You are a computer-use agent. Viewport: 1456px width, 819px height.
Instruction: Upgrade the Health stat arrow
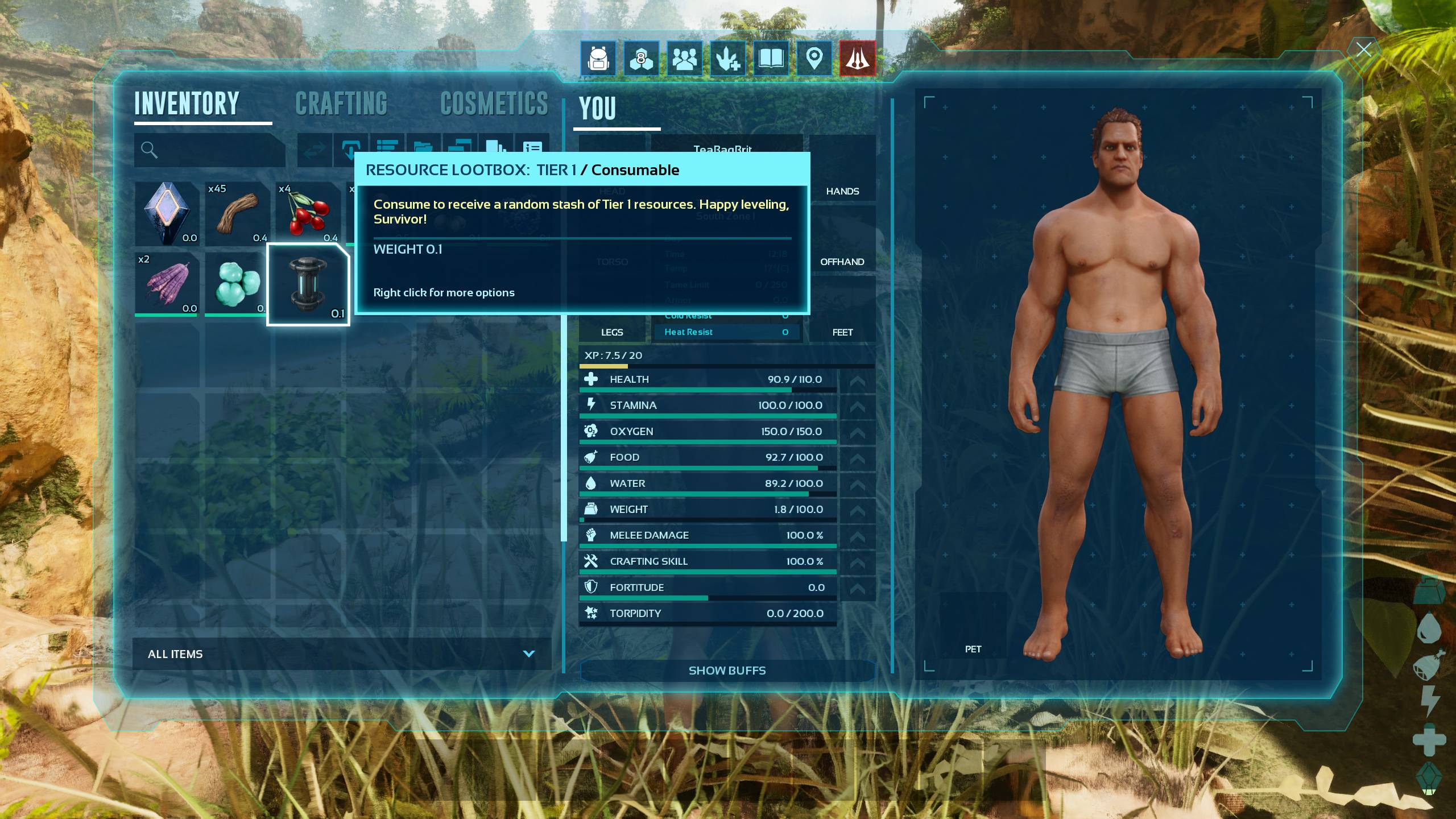point(857,380)
